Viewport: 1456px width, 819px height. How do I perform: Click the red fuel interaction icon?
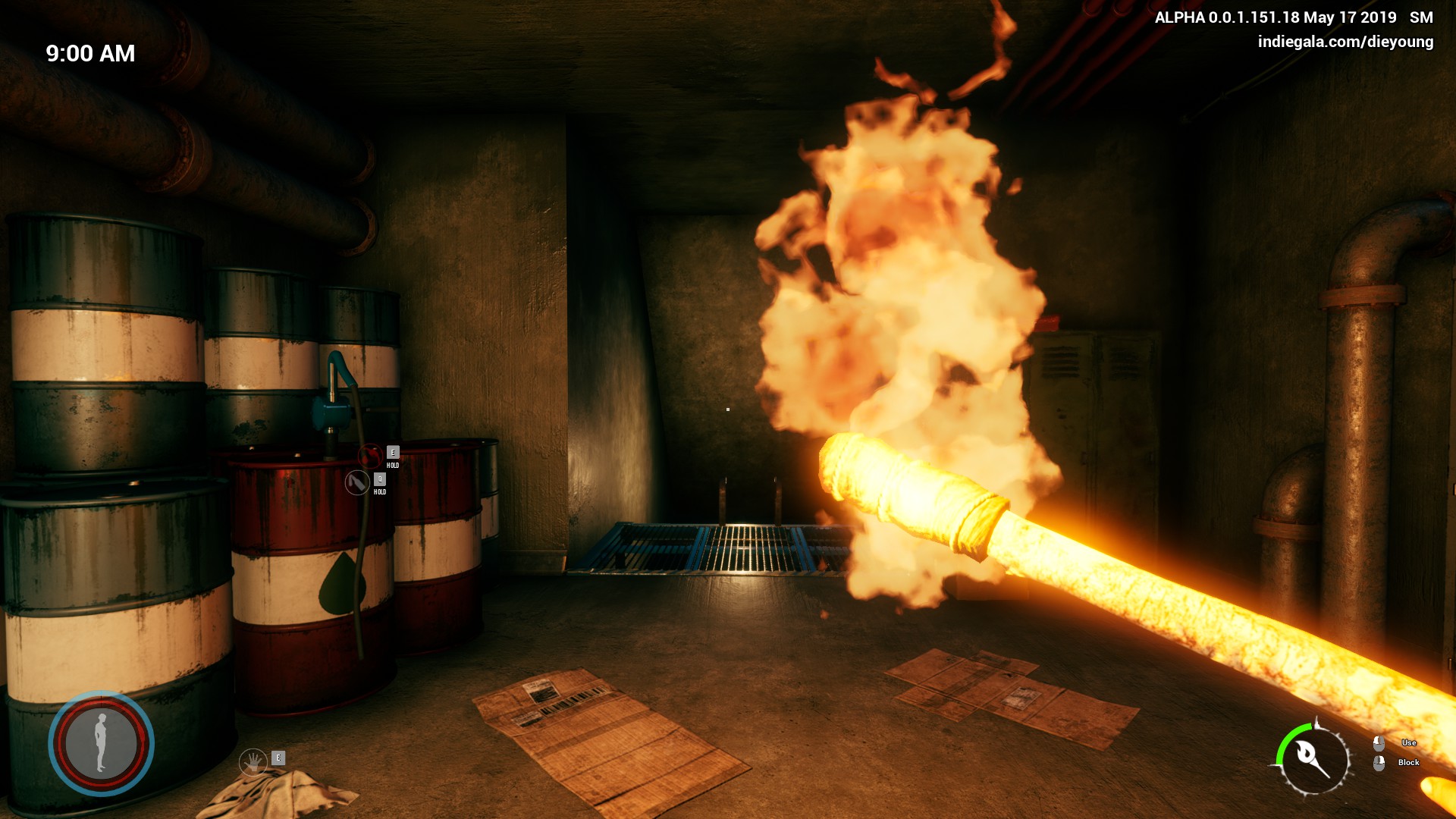click(x=370, y=456)
